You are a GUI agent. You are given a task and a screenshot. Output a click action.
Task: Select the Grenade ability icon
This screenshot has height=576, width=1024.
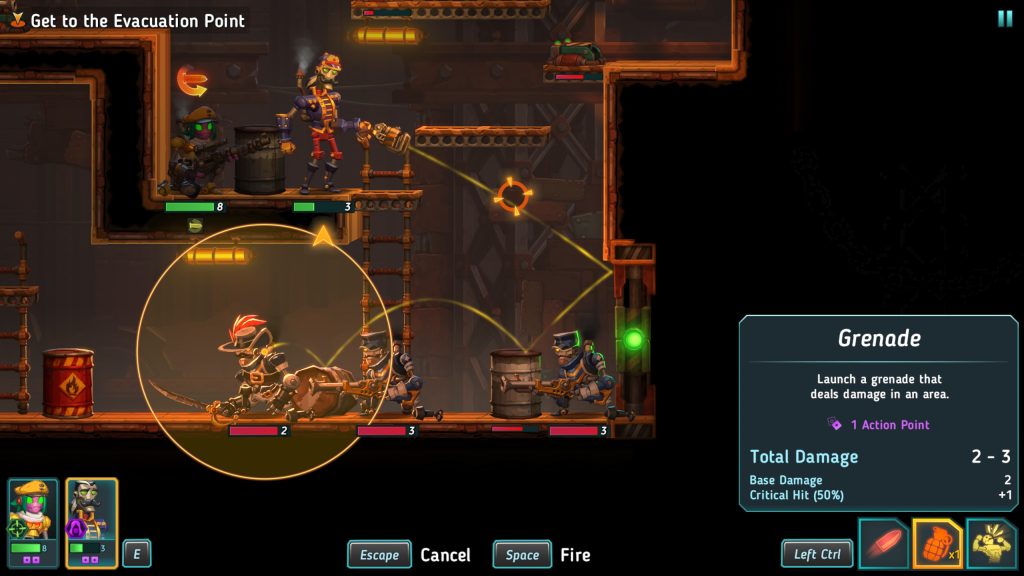(937, 543)
